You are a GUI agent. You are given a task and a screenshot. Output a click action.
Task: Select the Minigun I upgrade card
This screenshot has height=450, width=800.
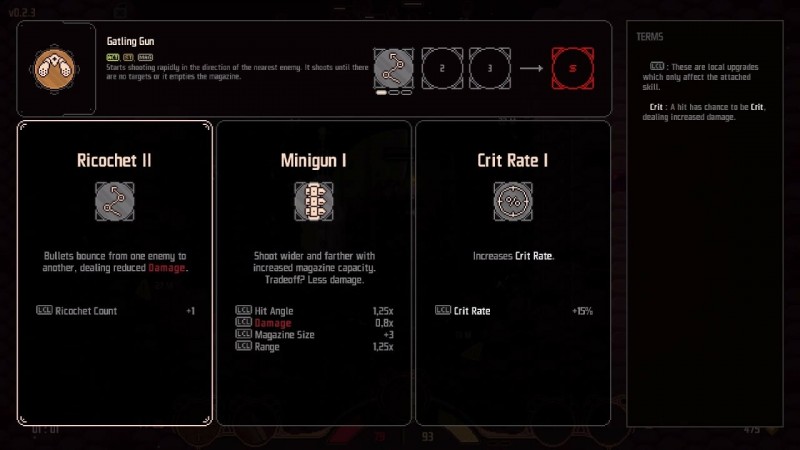(313, 272)
